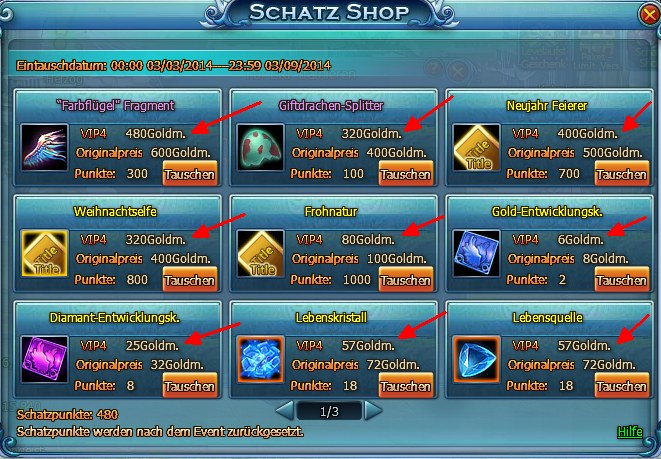Click Tauschen under Lebensquelle

pyautogui.click(x=621, y=386)
